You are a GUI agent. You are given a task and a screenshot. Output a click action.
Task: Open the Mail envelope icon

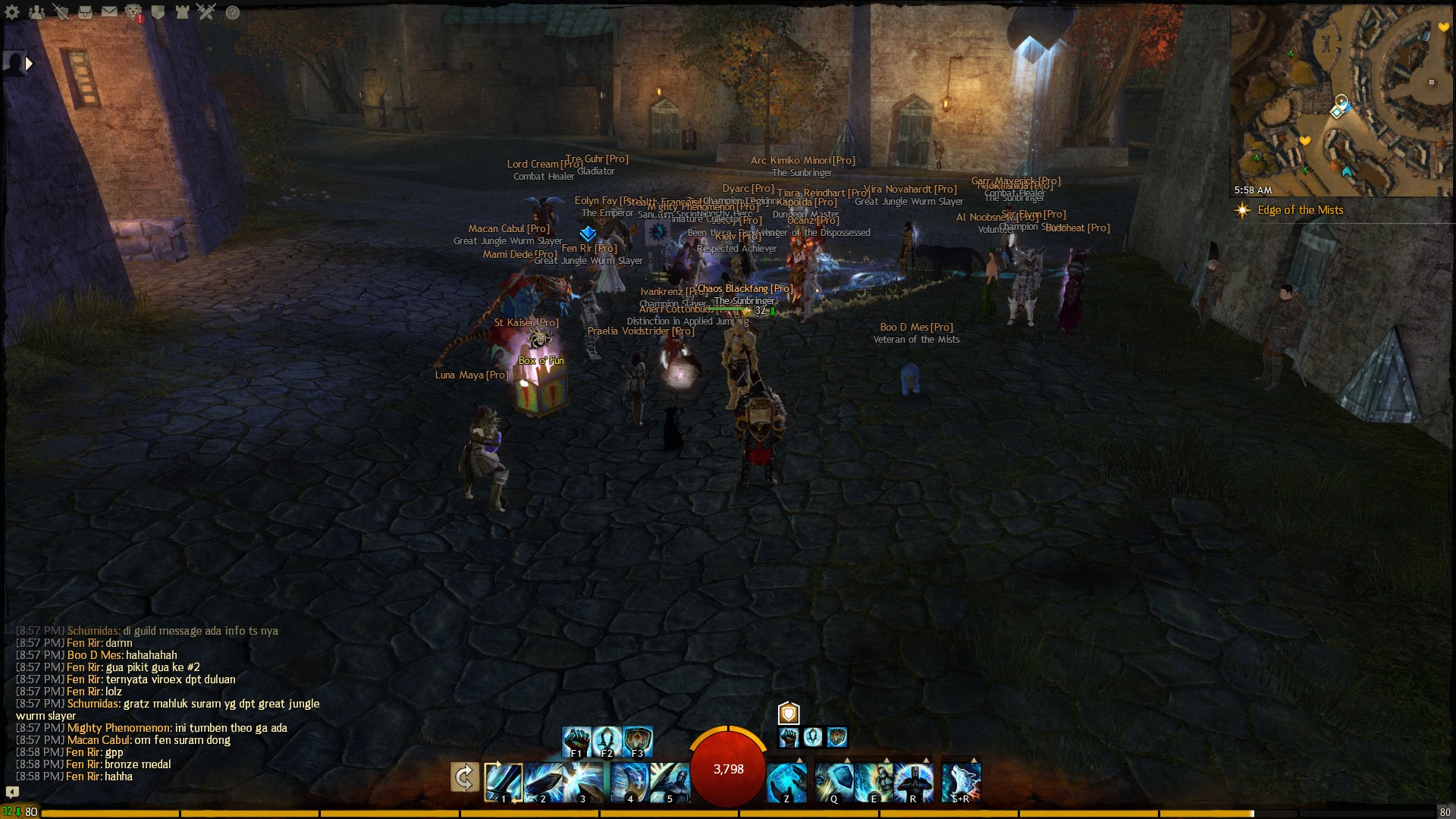click(x=109, y=12)
